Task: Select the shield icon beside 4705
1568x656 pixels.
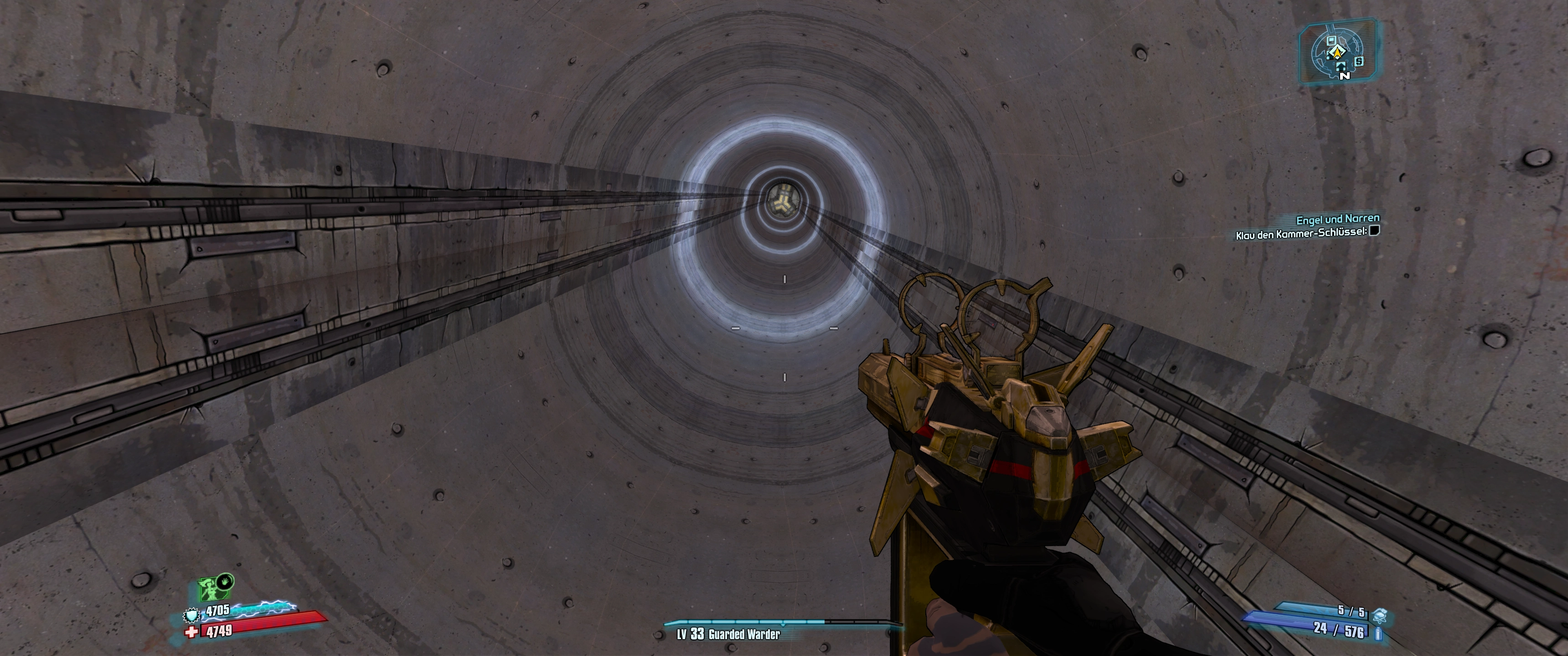Action: point(192,615)
